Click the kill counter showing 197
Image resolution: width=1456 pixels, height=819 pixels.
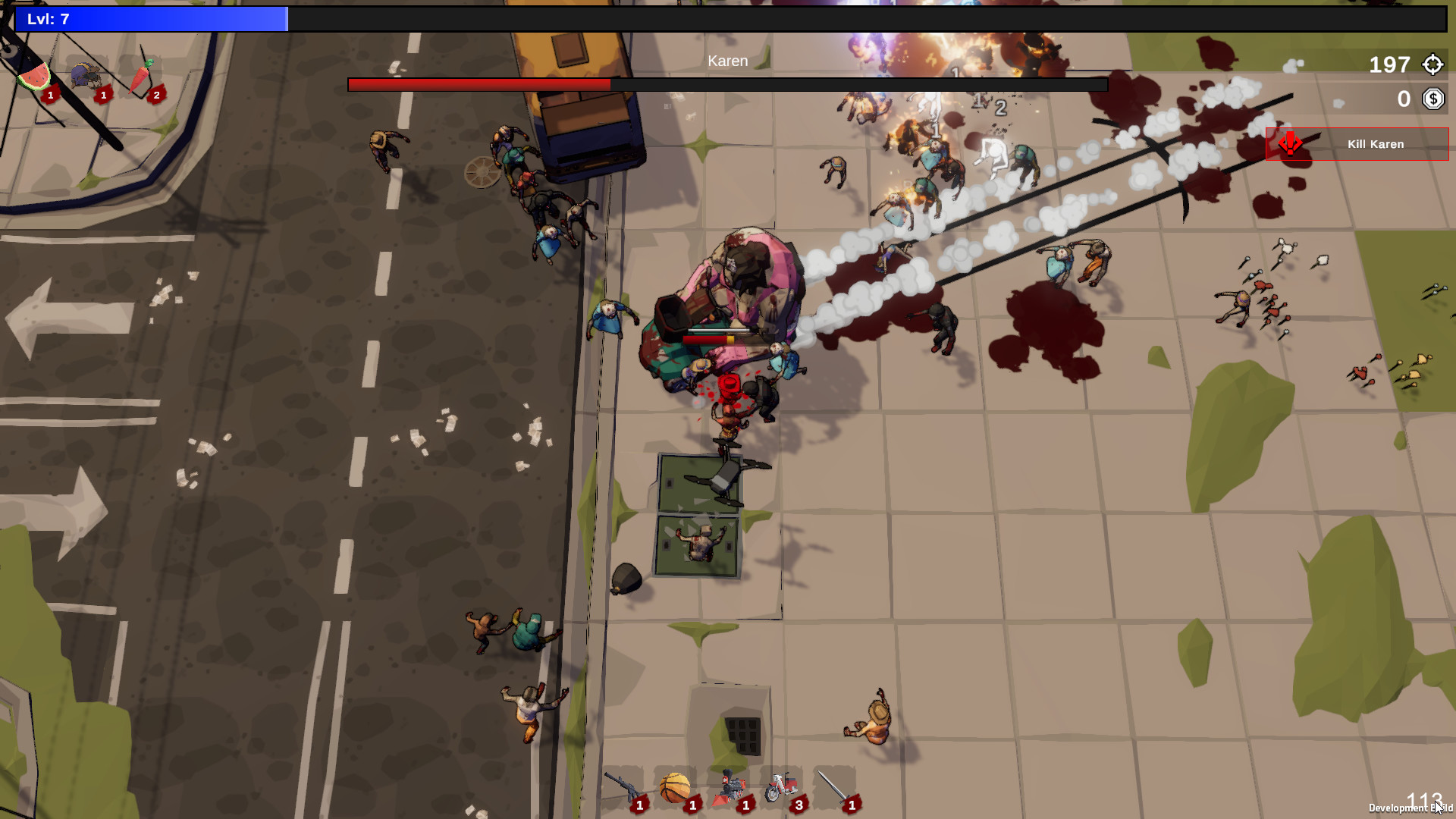1390,65
